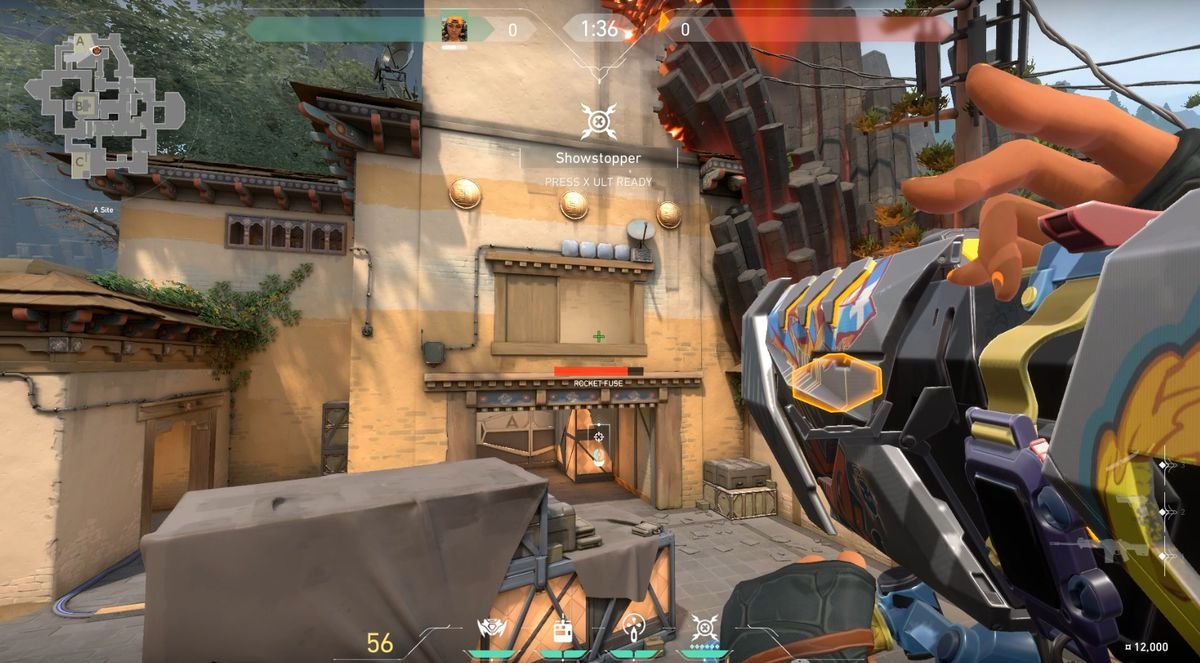Select Raze's agent portrait on the scoreboard
The image size is (1200, 663).
(455, 29)
